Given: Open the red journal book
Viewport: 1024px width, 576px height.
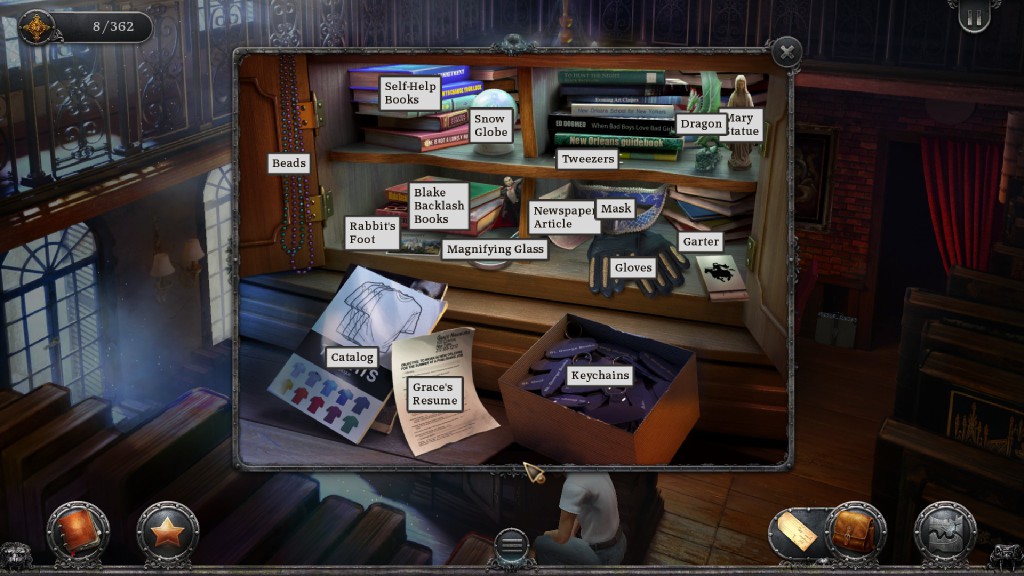Looking at the screenshot, I should click(77, 530).
